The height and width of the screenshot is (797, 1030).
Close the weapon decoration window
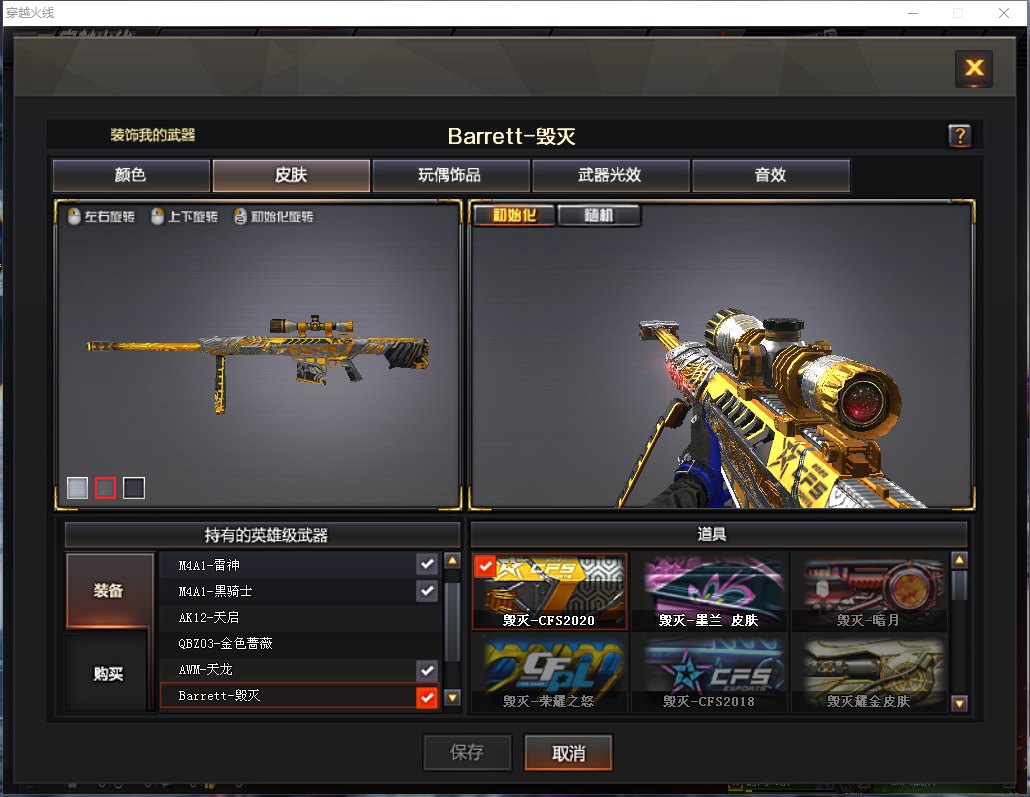click(973, 68)
